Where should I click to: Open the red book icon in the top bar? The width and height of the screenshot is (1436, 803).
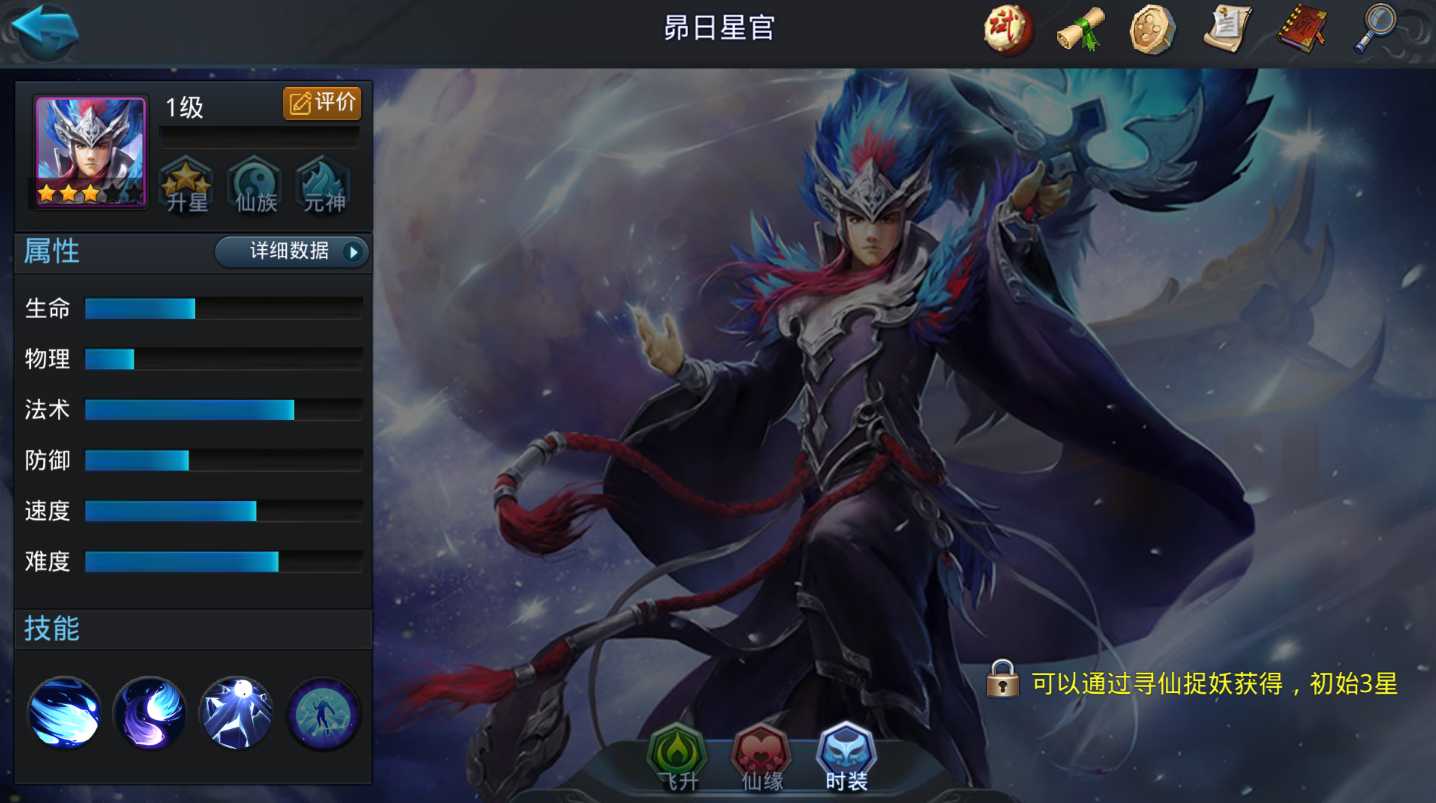pos(1301,29)
